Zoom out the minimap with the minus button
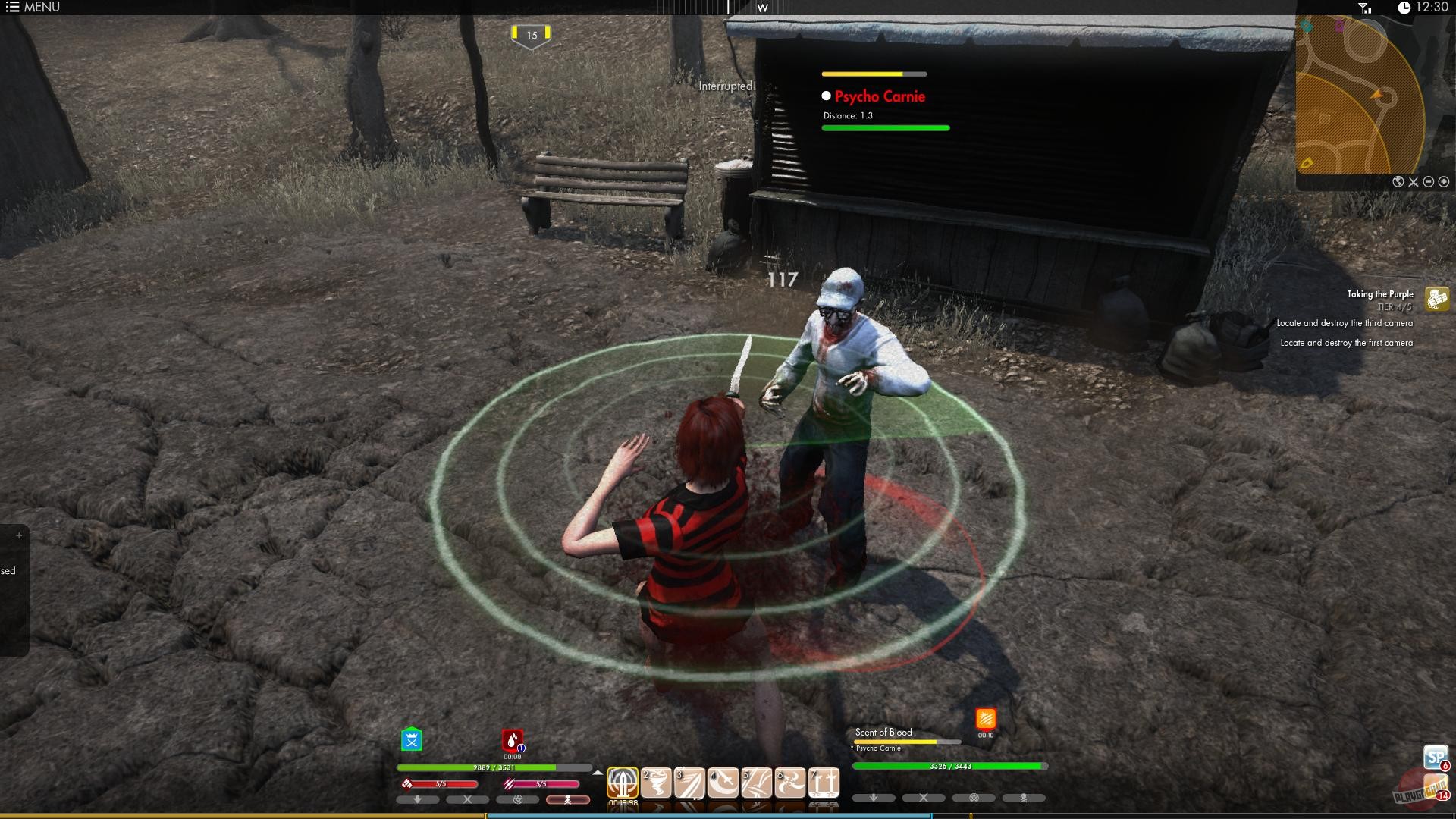This screenshot has height=819, width=1456. tap(1429, 182)
